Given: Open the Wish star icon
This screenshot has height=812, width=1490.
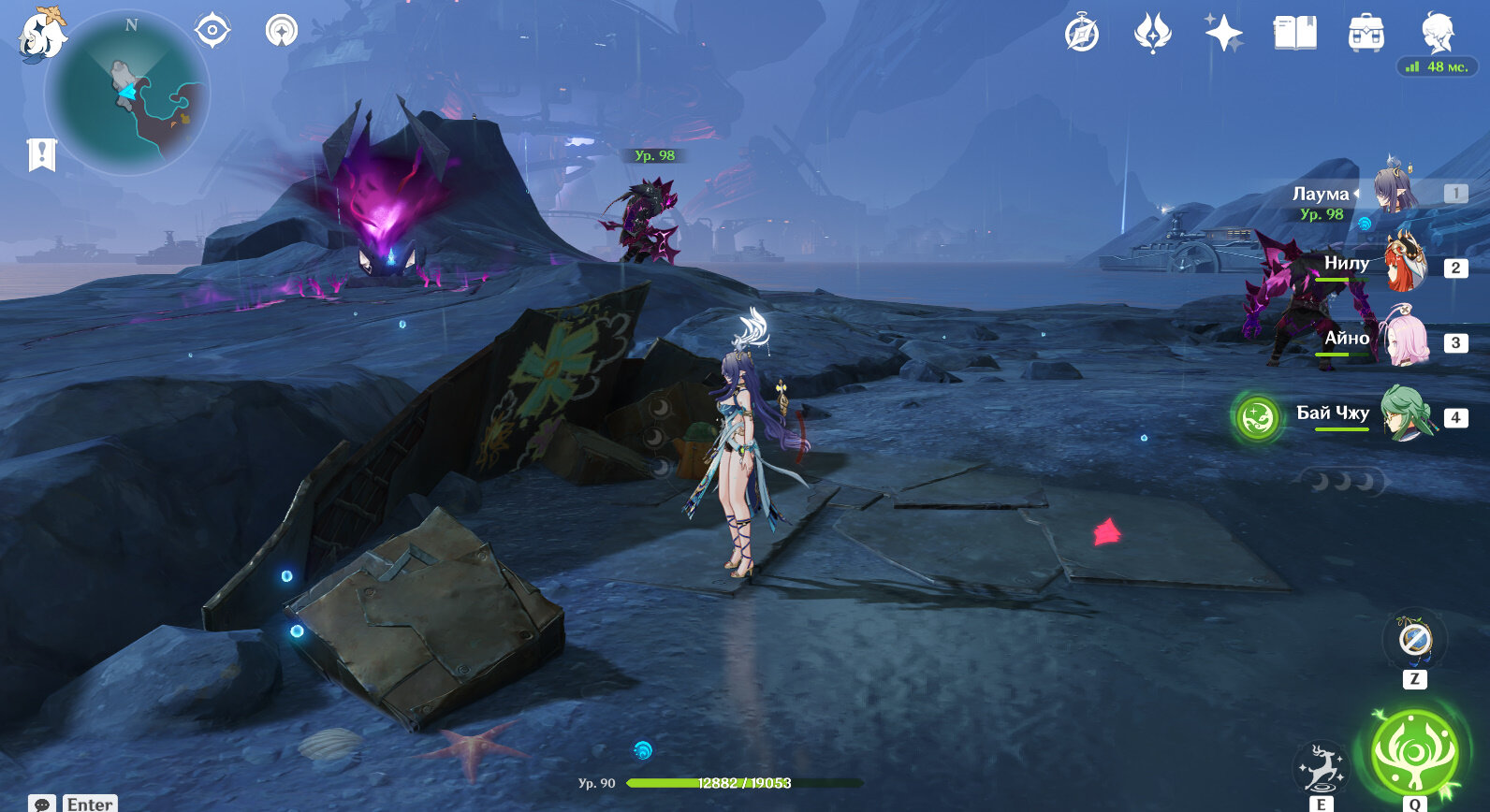Looking at the screenshot, I should [x=1223, y=34].
